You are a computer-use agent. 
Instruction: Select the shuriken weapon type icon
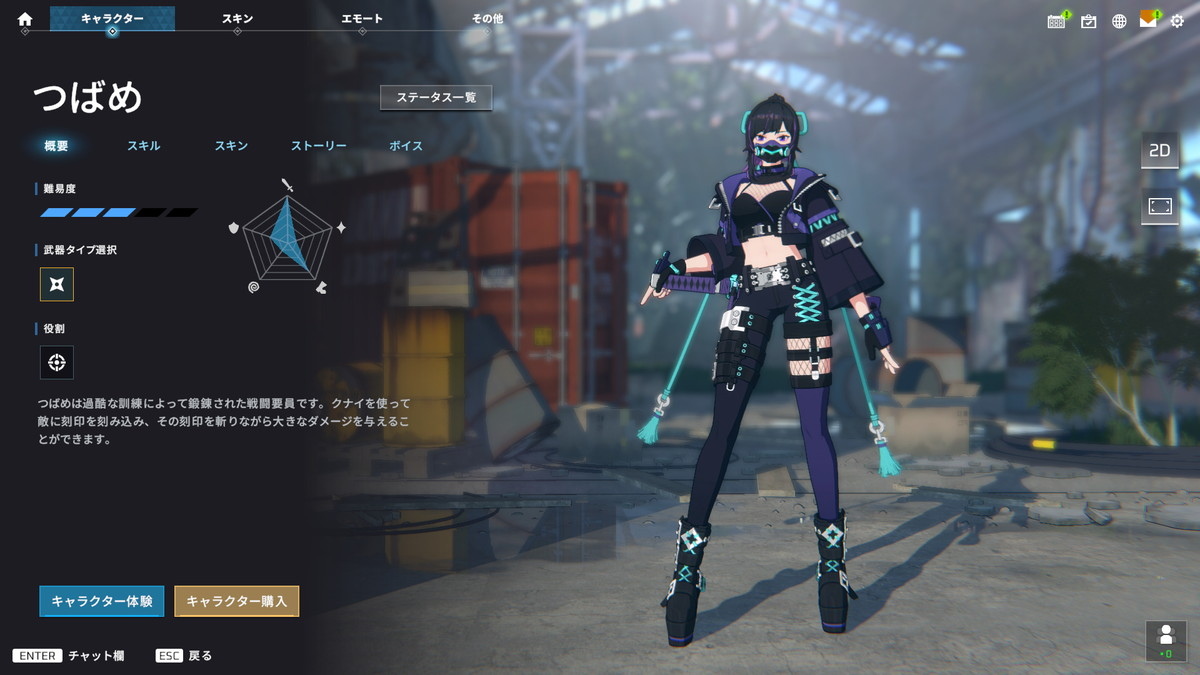(x=57, y=285)
